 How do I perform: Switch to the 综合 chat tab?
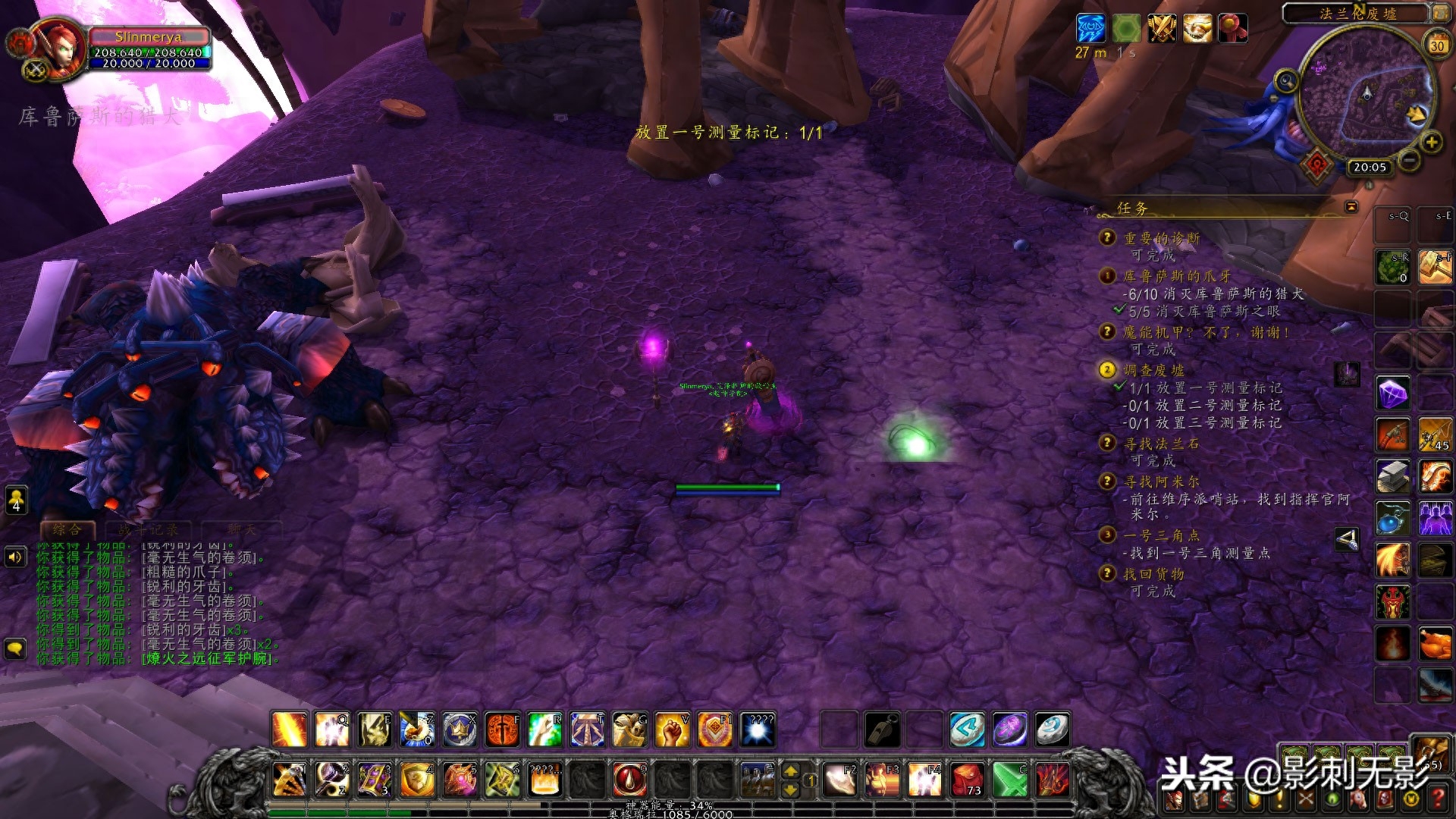pos(67,530)
